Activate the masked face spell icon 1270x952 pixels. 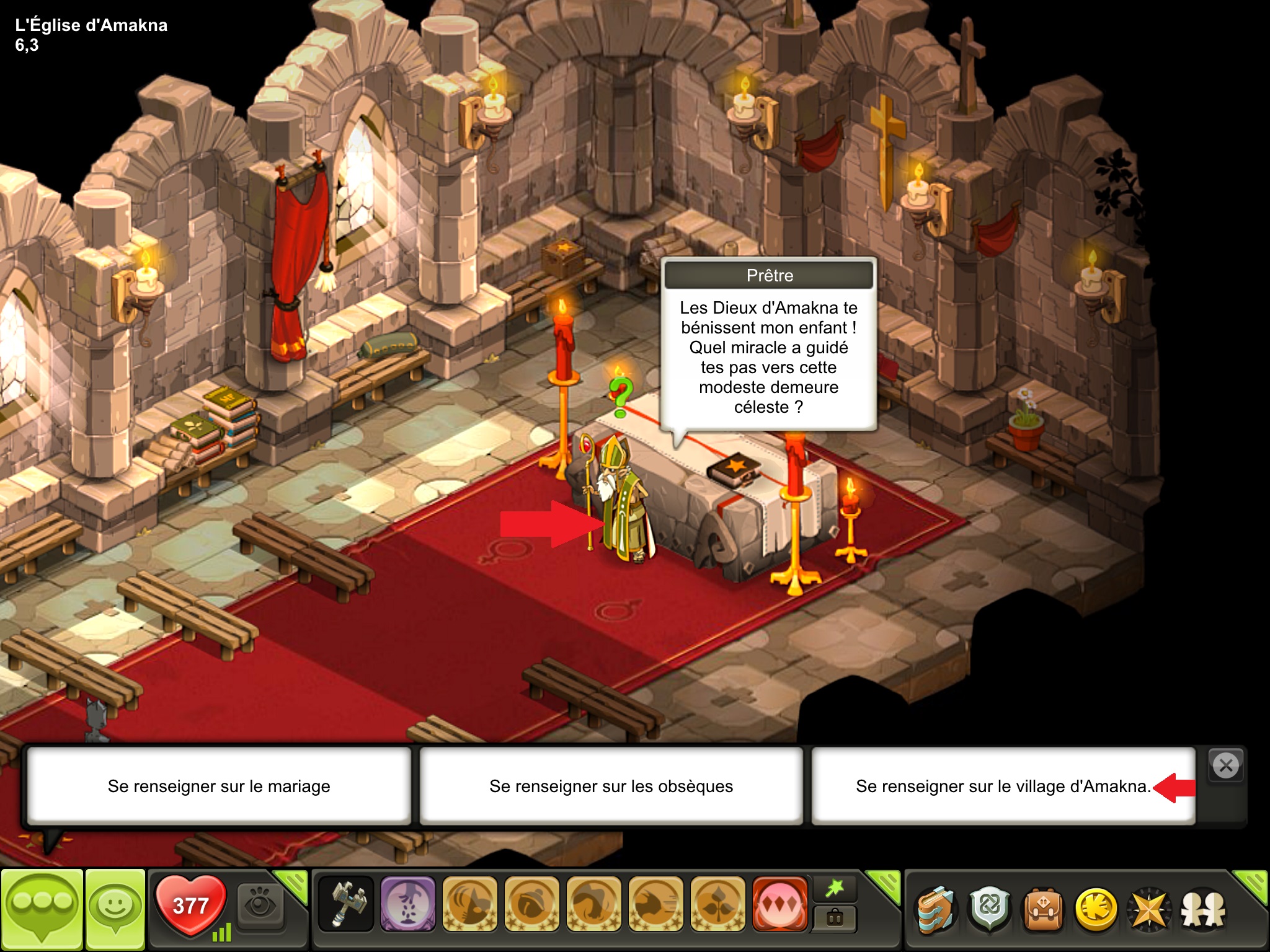click(469, 904)
